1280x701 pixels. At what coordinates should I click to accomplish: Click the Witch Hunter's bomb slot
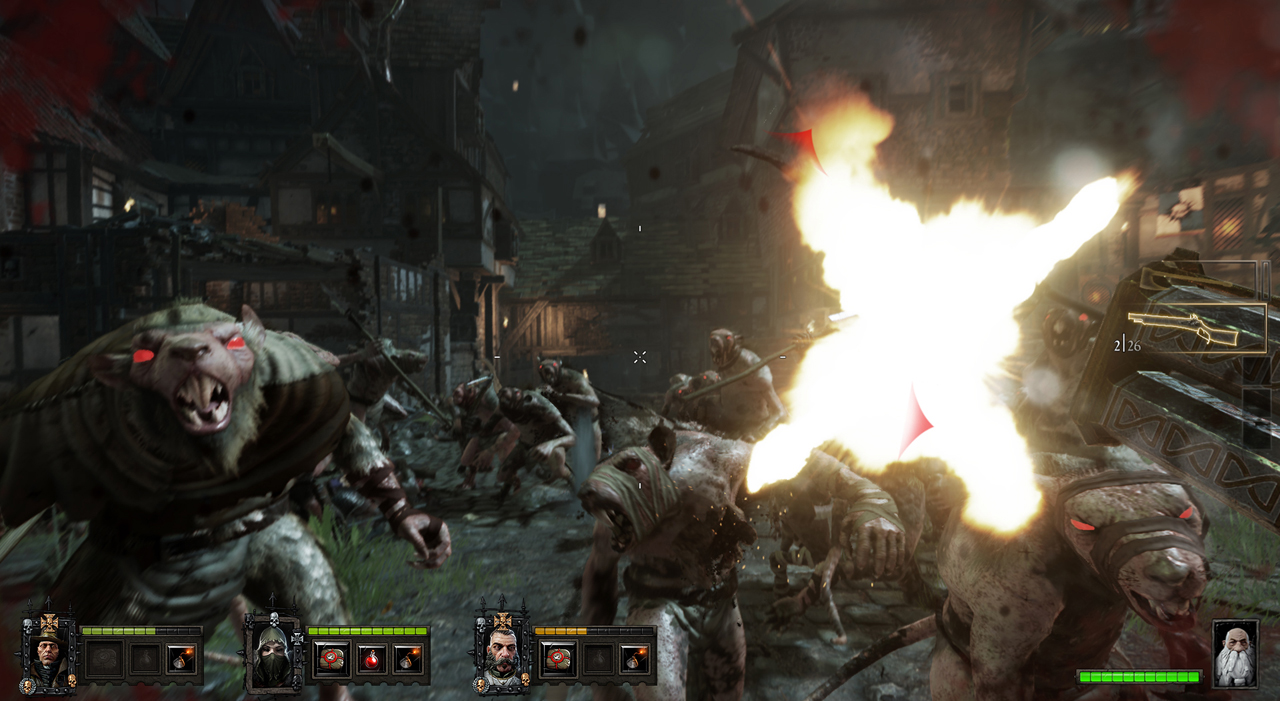coord(181,659)
